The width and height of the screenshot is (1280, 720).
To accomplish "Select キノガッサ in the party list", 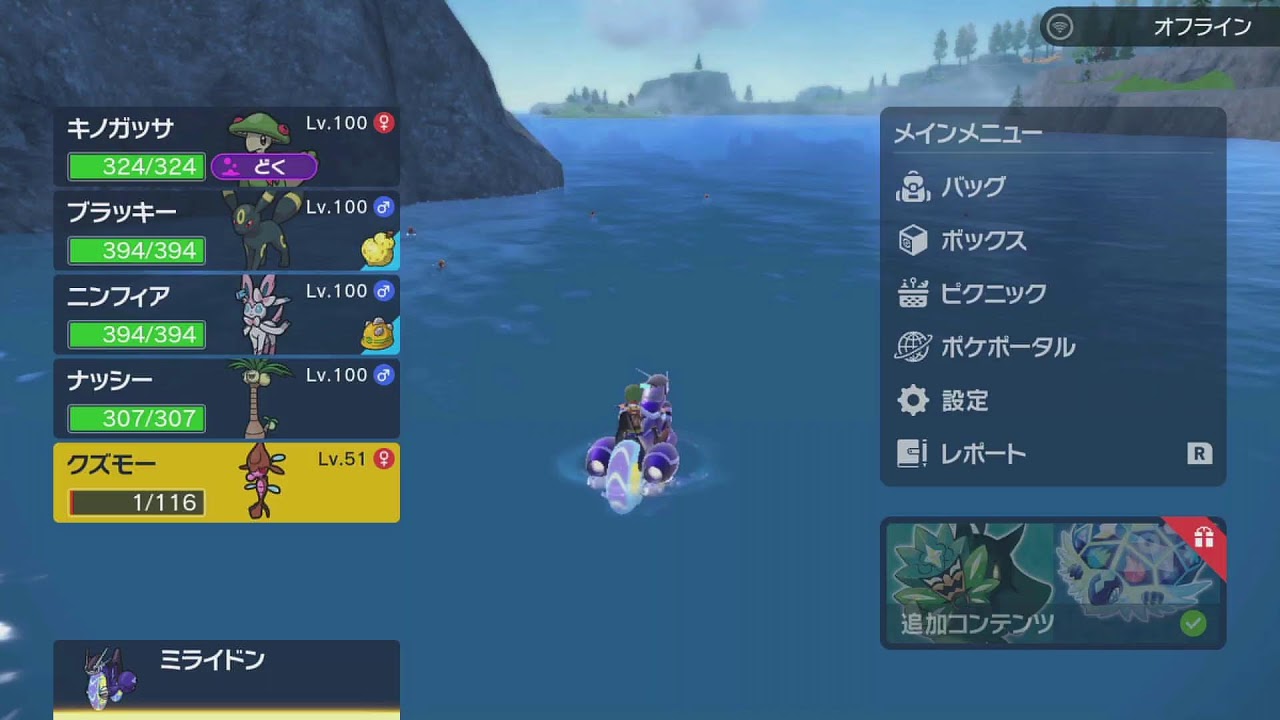I will pyautogui.click(x=226, y=146).
